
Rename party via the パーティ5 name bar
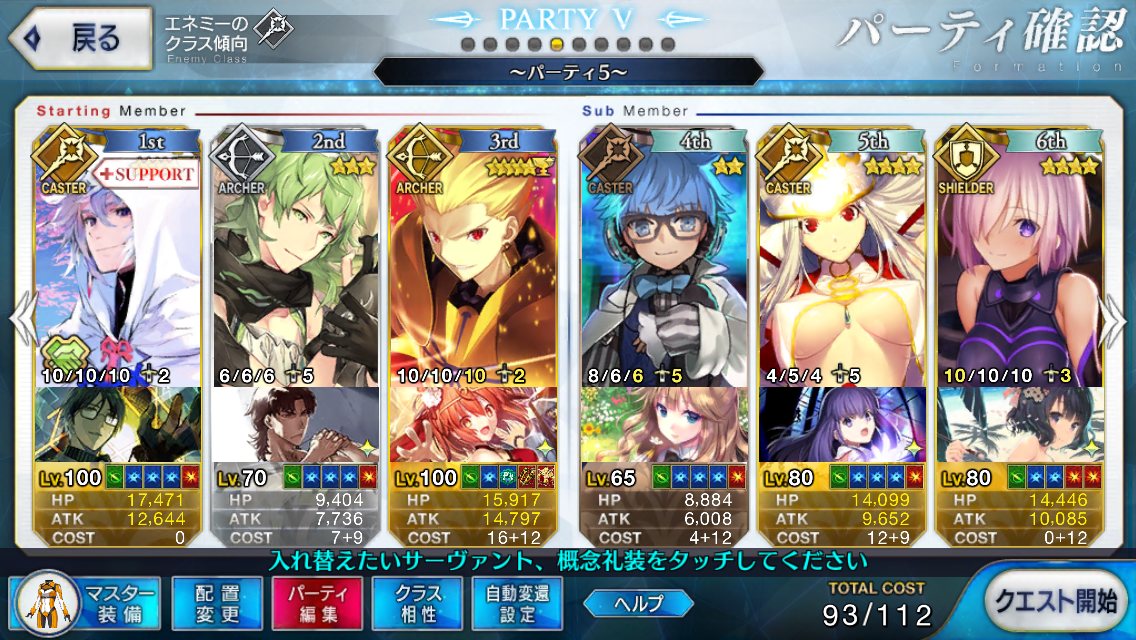click(x=568, y=72)
